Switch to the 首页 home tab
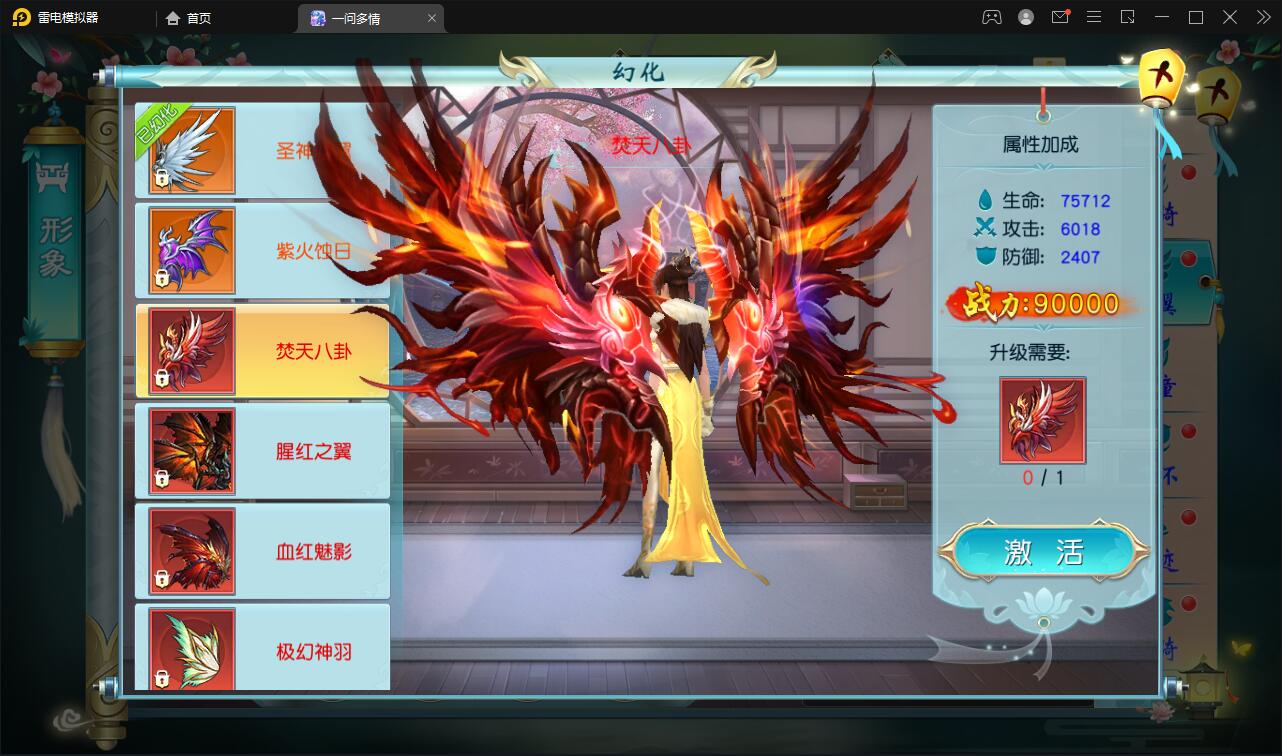 [190, 17]
